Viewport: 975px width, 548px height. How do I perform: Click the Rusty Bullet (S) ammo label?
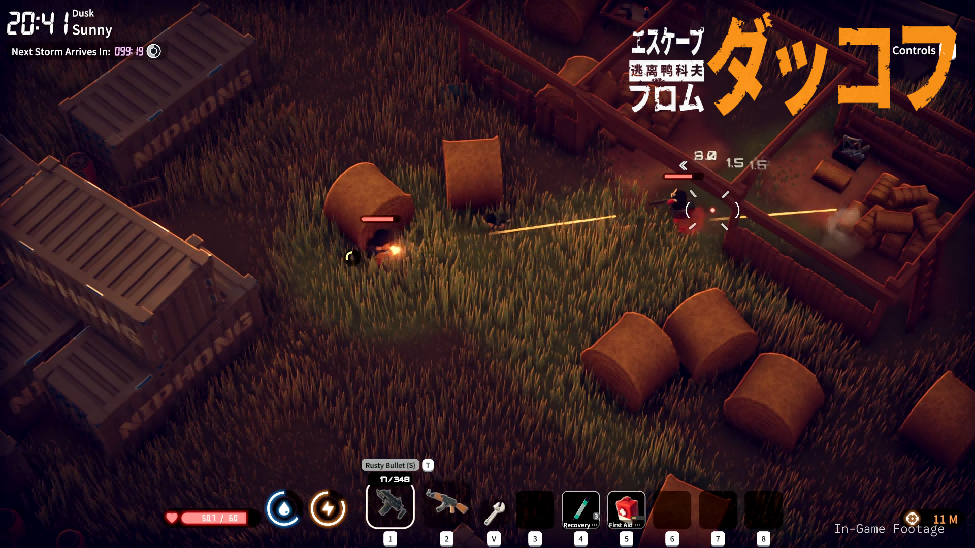pyautogui.click(x=389, y=465)
